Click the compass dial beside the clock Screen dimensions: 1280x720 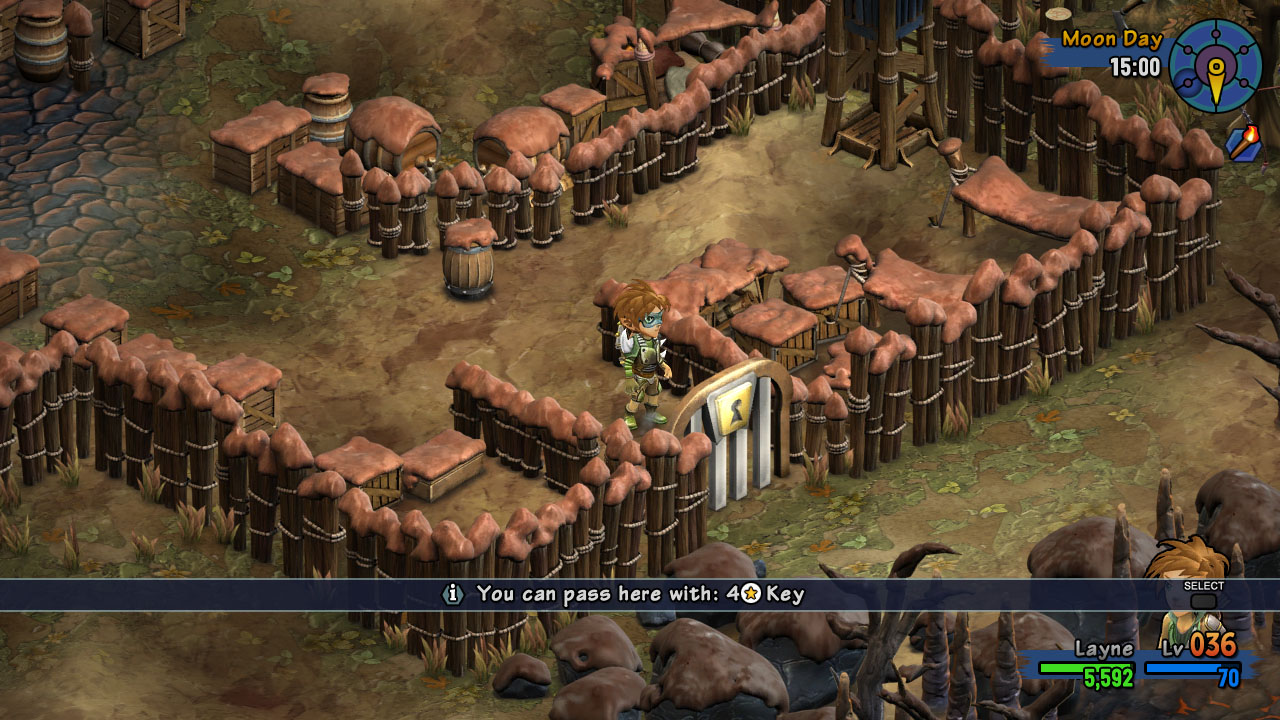pyautogui.click(x=1215, y=66)
